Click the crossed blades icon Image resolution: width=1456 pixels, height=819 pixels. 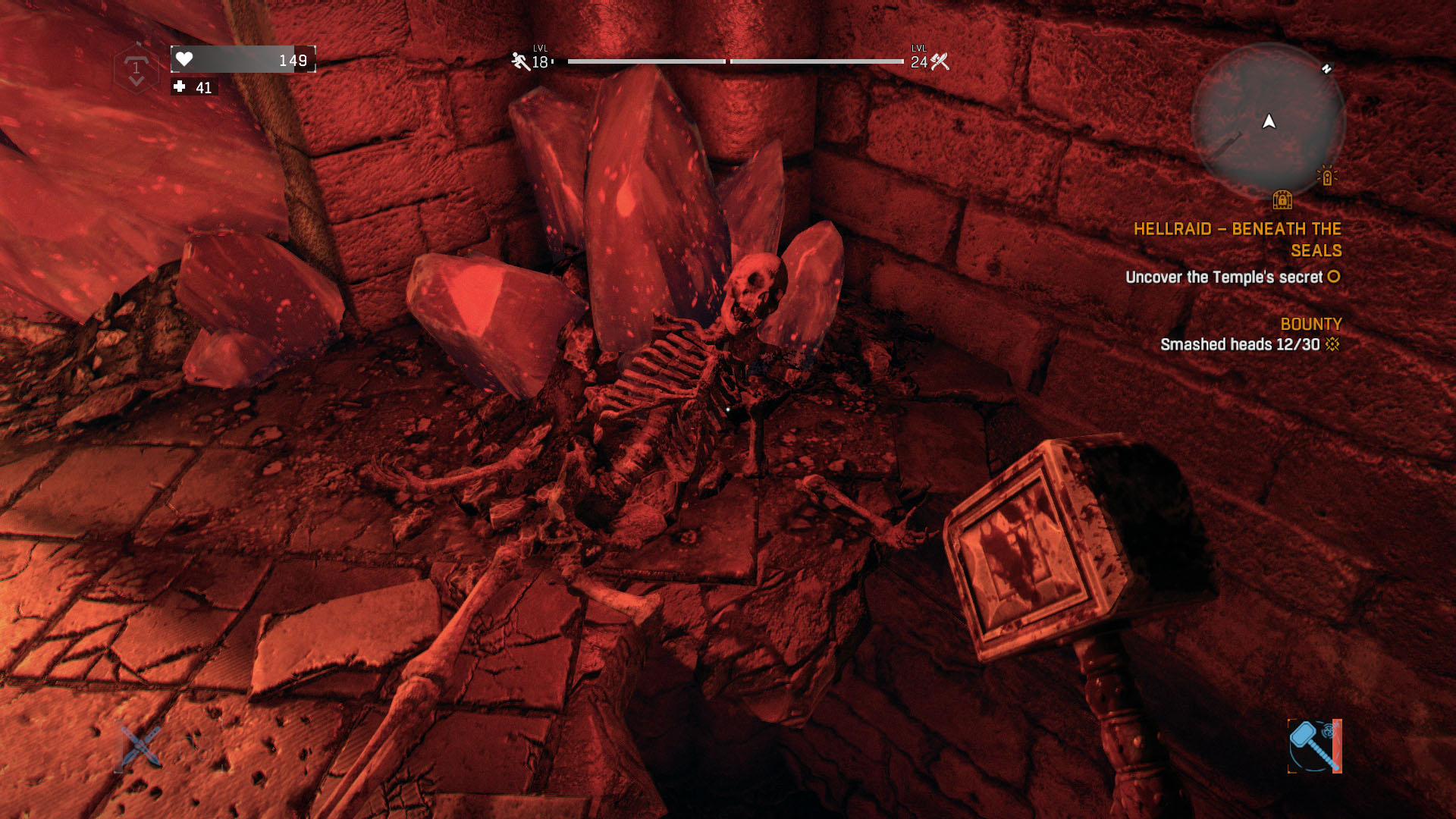pos(140,745)
